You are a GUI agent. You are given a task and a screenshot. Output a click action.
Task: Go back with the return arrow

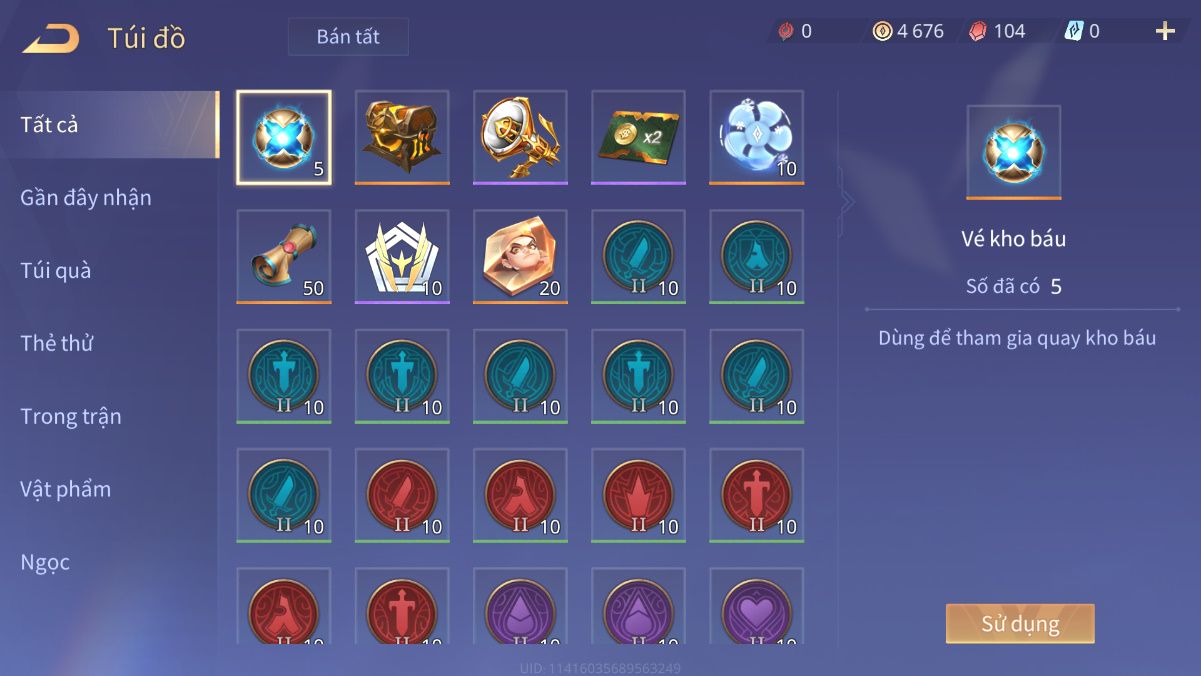(x=51, y=39)
